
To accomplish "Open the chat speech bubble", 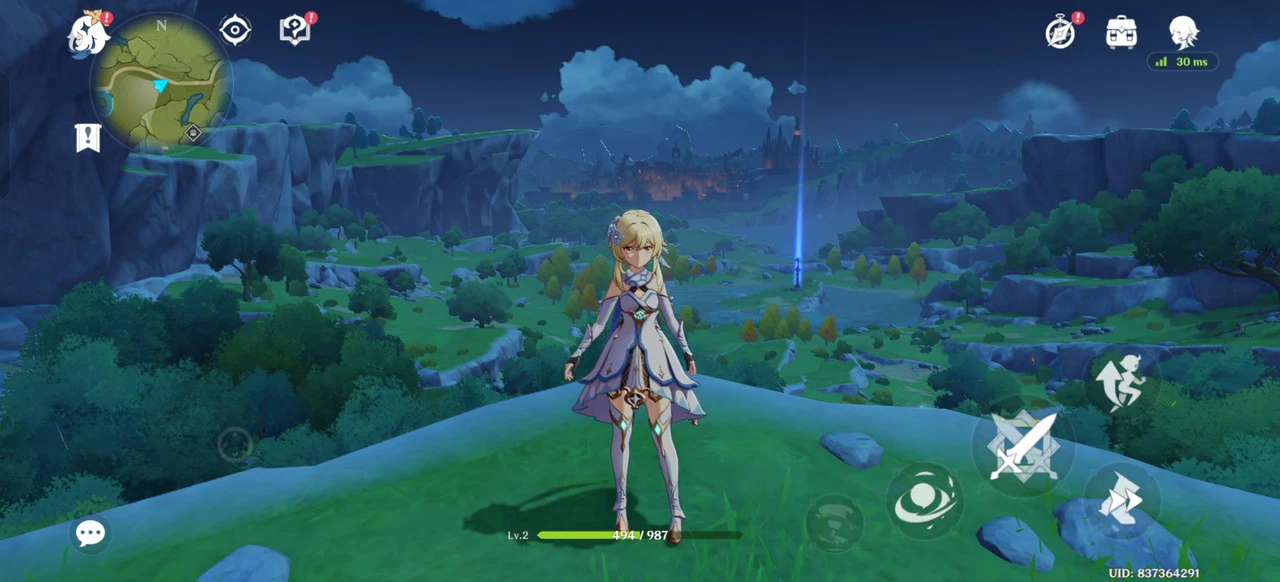I will coord(90,533).
